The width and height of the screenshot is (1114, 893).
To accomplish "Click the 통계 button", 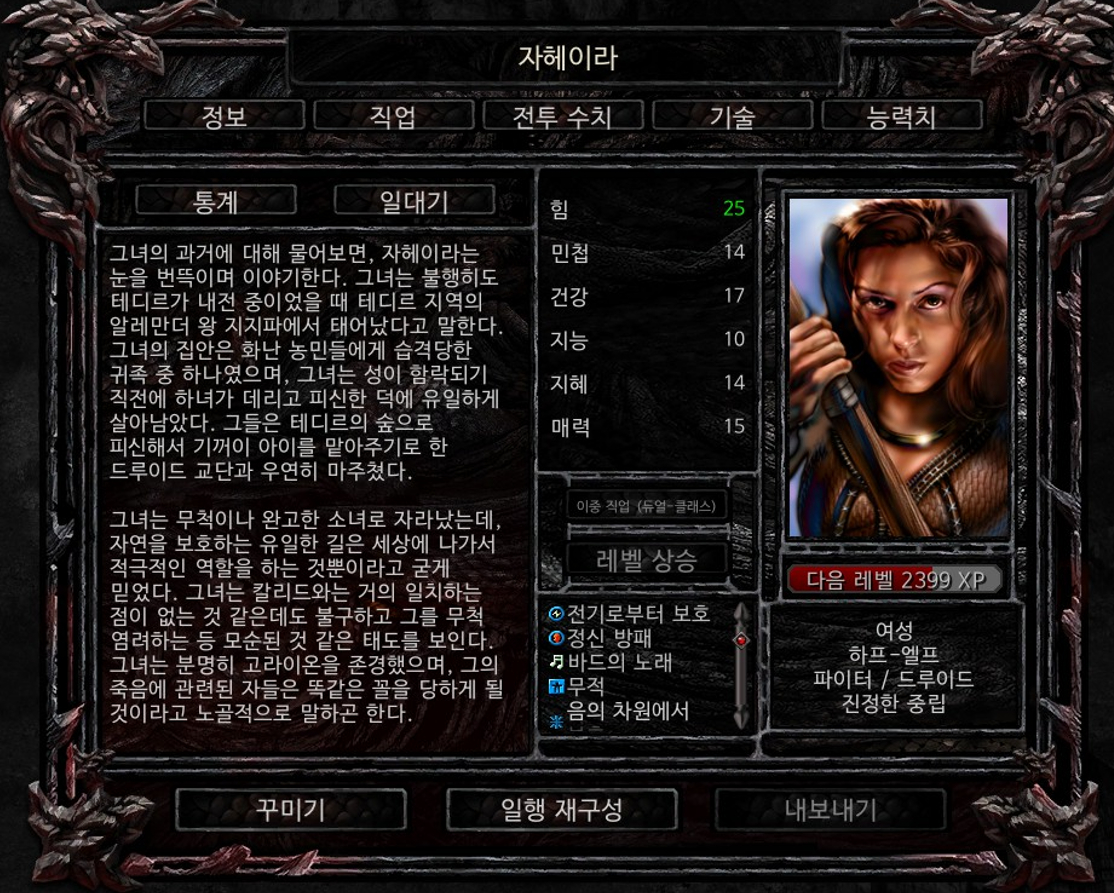I will (x=216, y=201).
